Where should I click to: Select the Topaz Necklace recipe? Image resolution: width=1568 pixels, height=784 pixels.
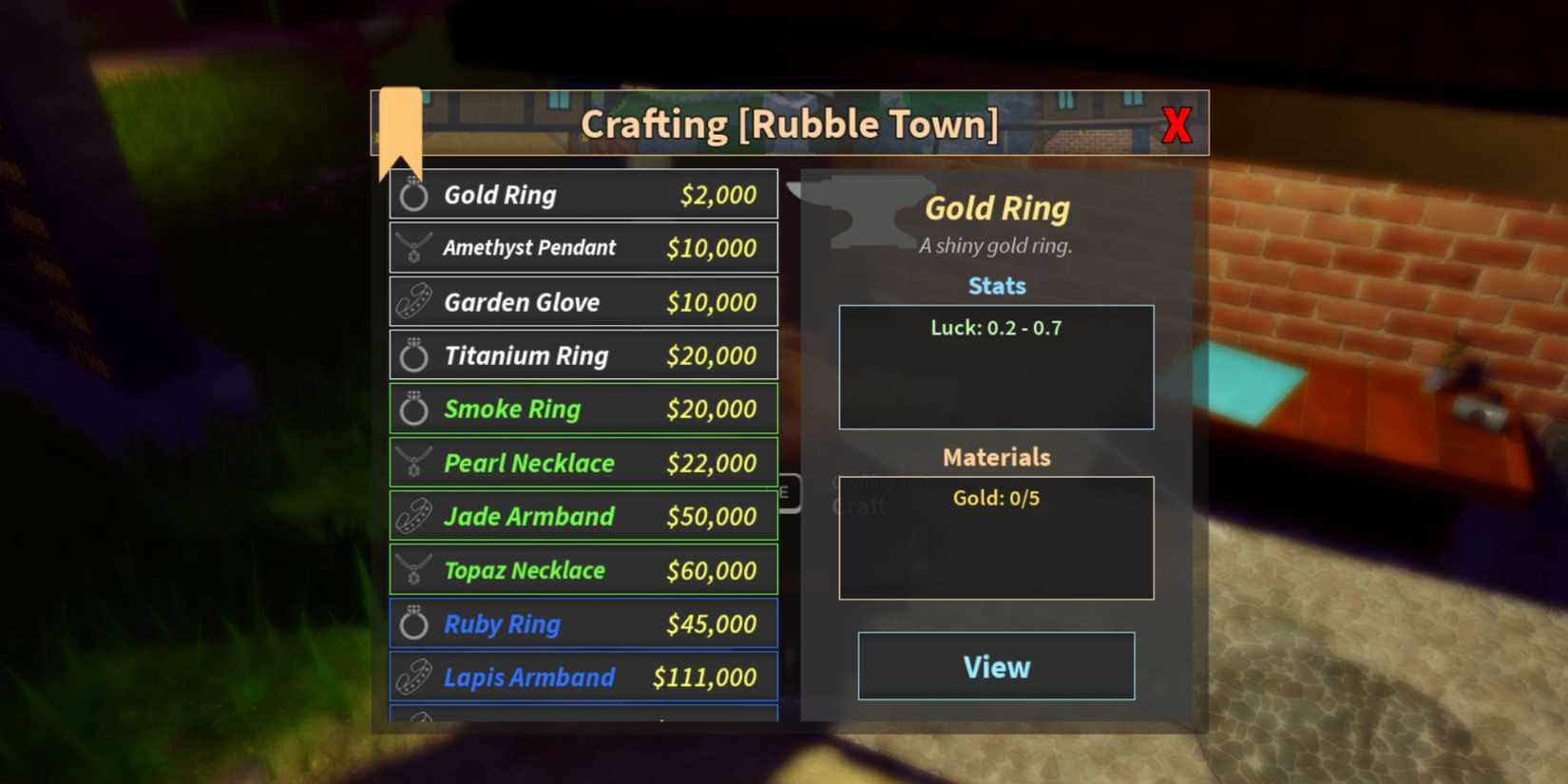click(x=583, y=570)
